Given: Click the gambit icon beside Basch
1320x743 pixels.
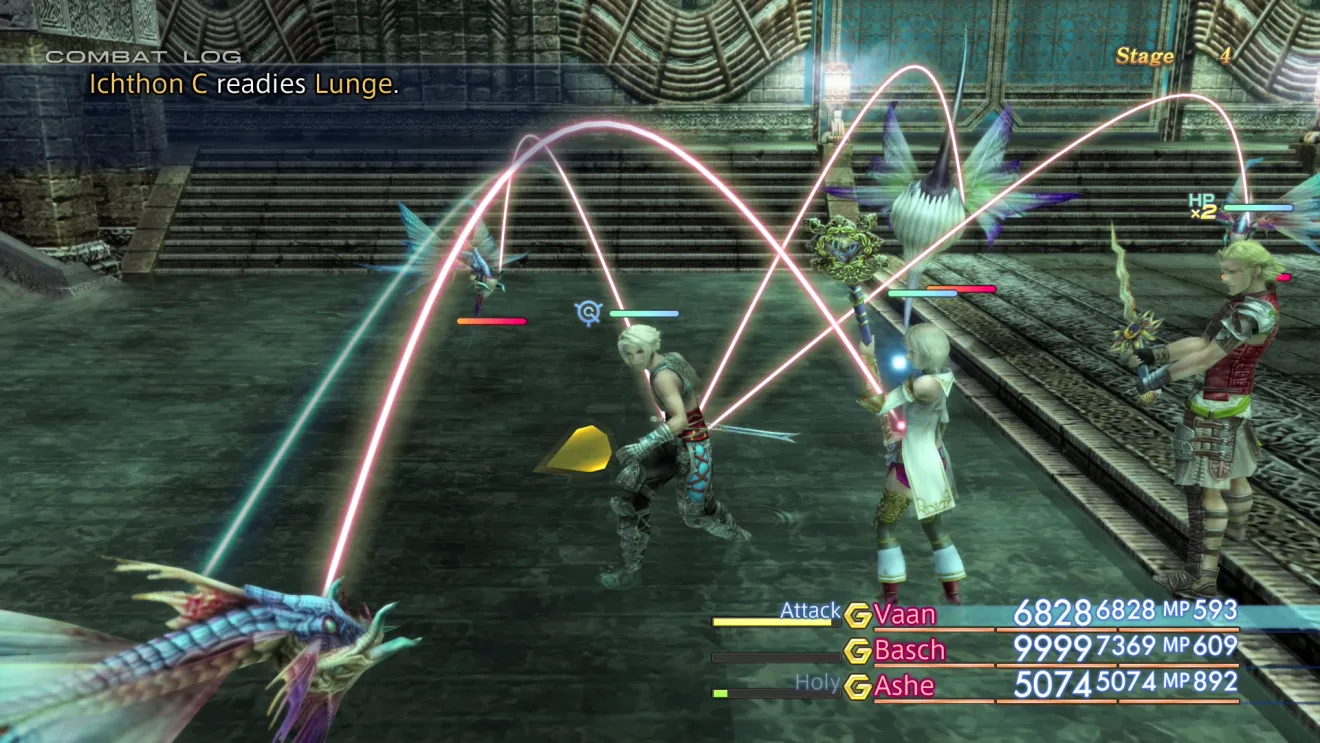Looking at the screenshot, I should [x=857, y=651].
